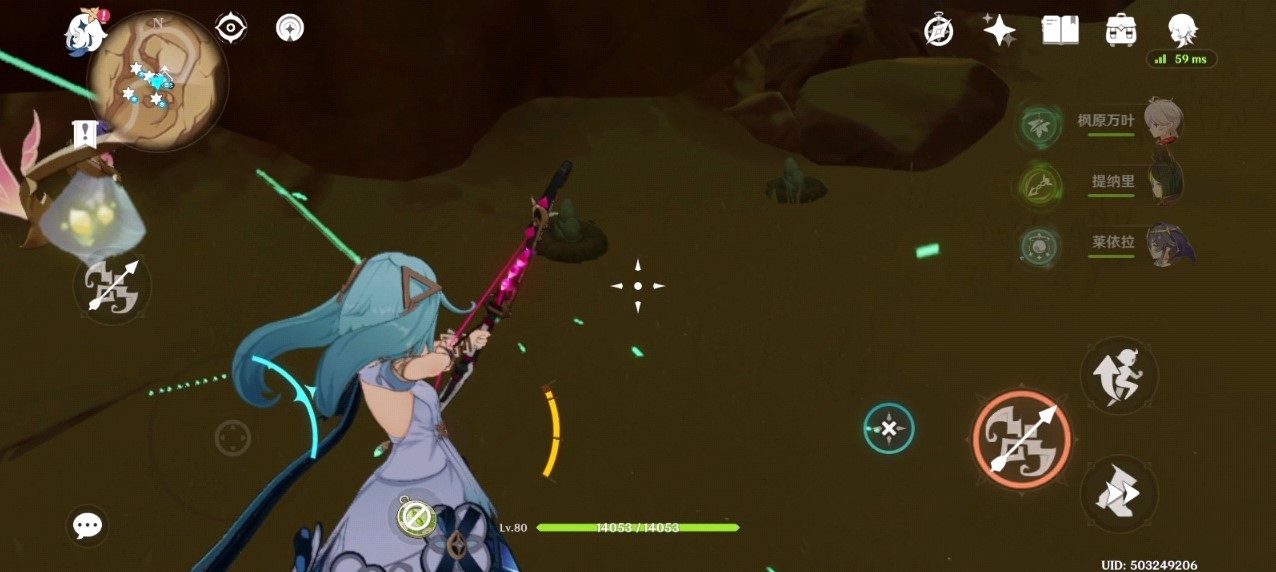The width and height of the screenshot is (1276, 572).
Task: Open the Wish four-pointed star icon
Action: click(999, 30)
